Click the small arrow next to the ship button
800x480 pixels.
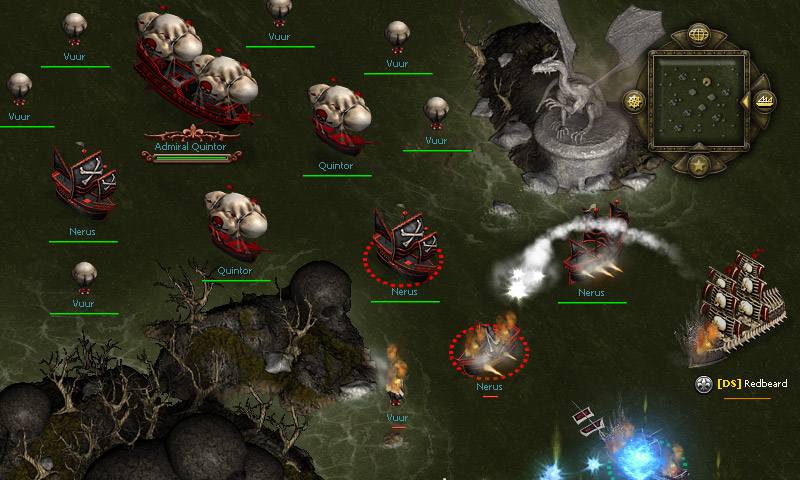pos(745,101)
